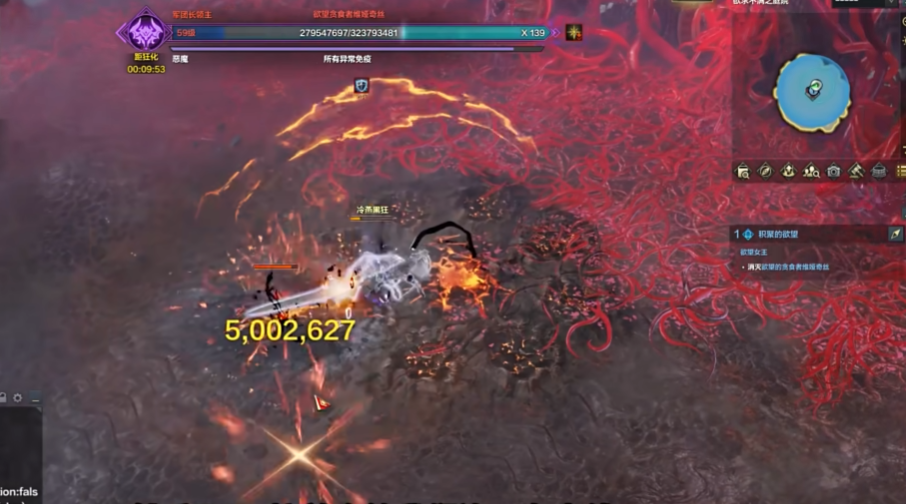Minimize the overlay panel at bottom left
Screen dimensions: 906x504
pyautogui.click(x=36, y=398)
